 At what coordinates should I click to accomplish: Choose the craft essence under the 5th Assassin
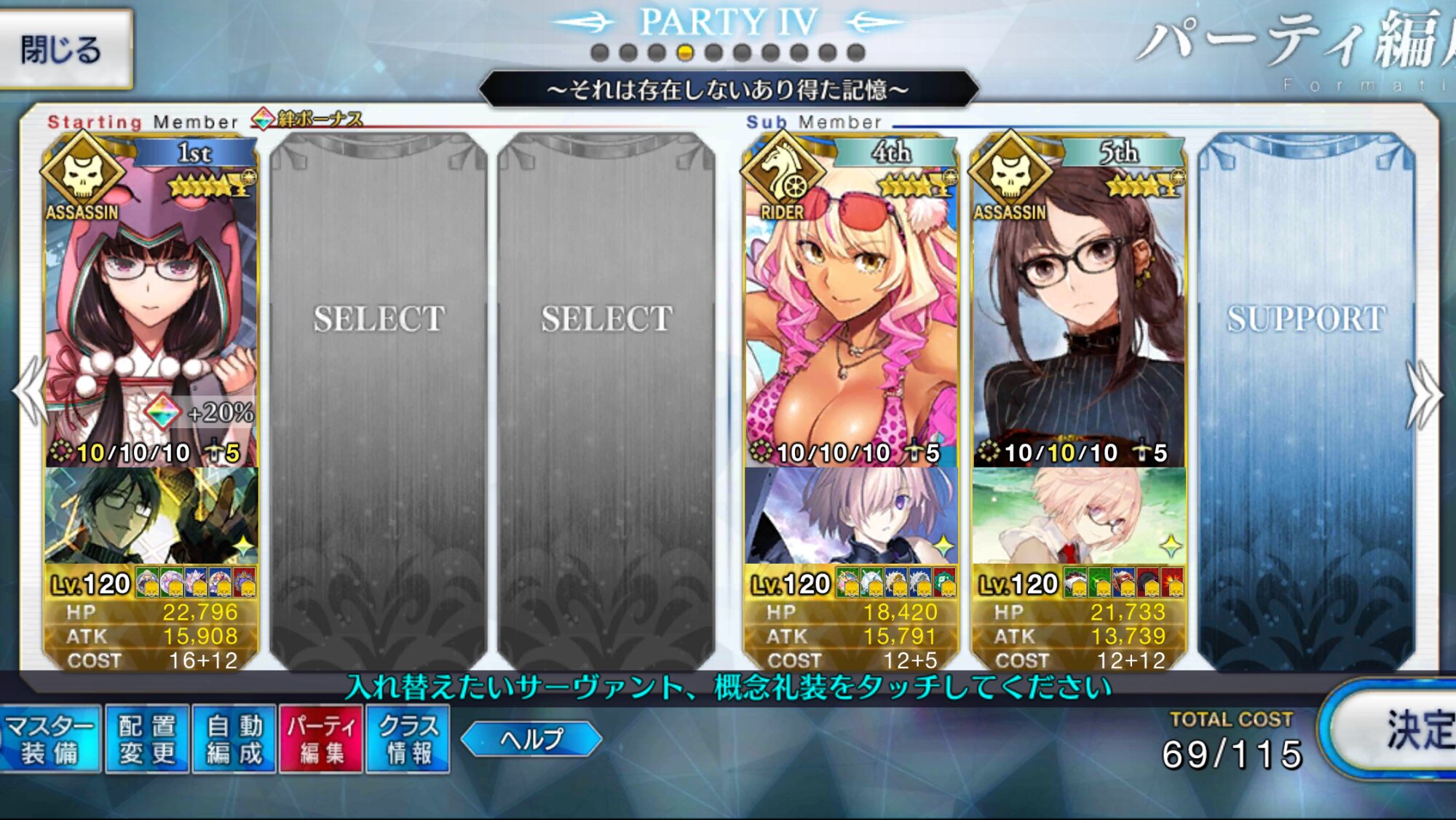point(1079,516)
